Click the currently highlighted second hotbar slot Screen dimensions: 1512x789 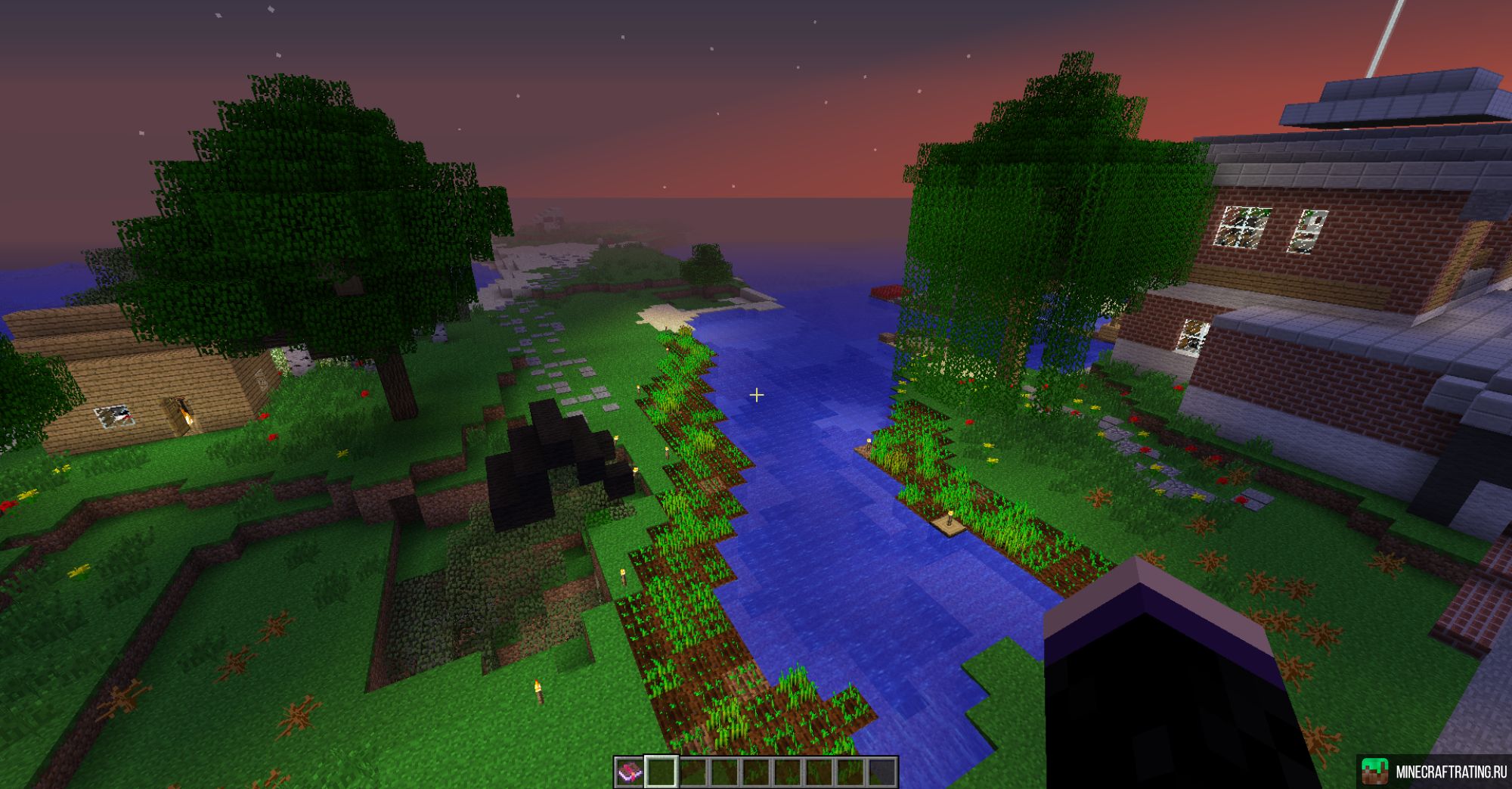pyautogui.click(x=661, y=772)
